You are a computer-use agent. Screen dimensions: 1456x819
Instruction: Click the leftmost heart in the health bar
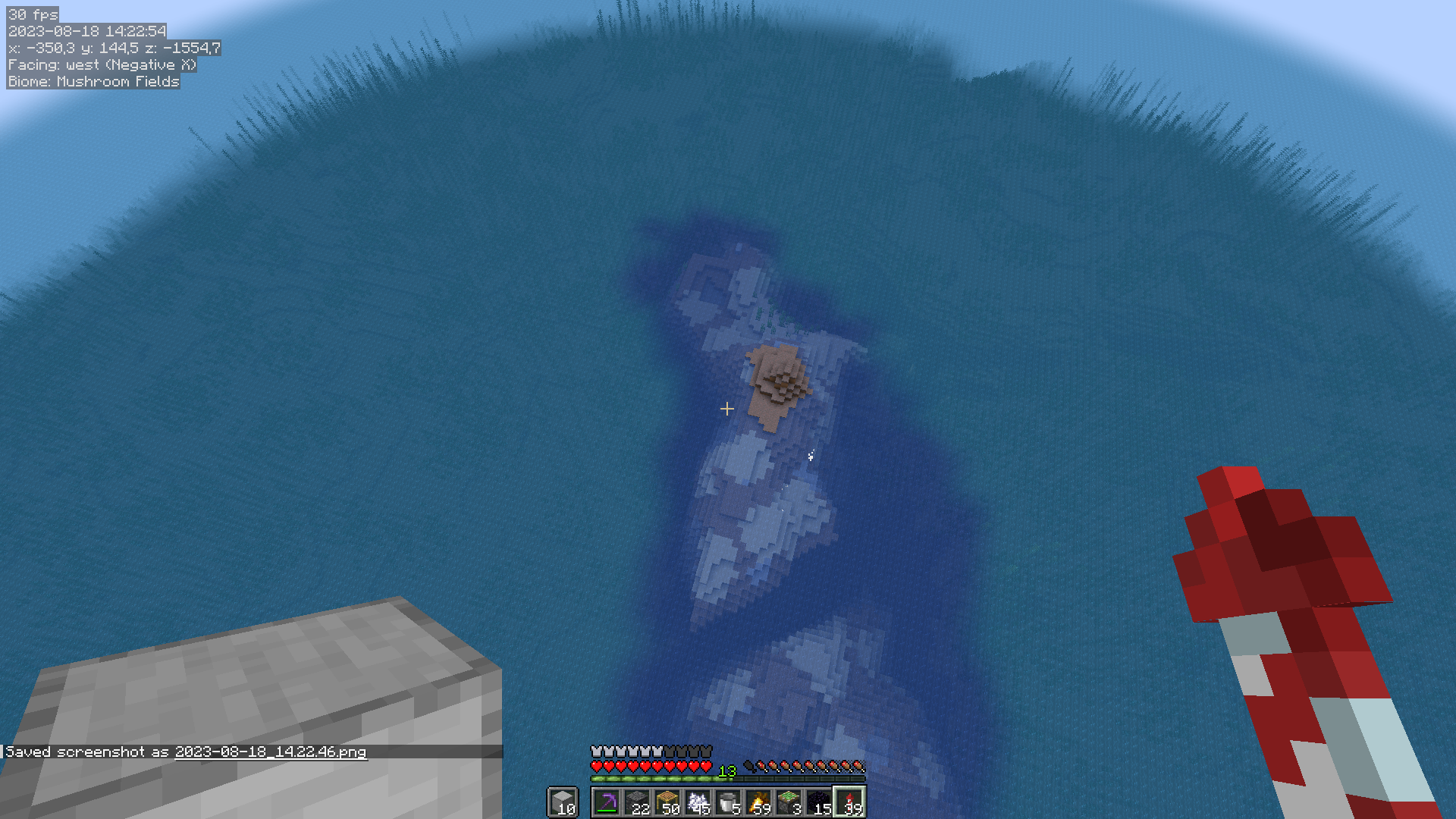click(595, 765)
